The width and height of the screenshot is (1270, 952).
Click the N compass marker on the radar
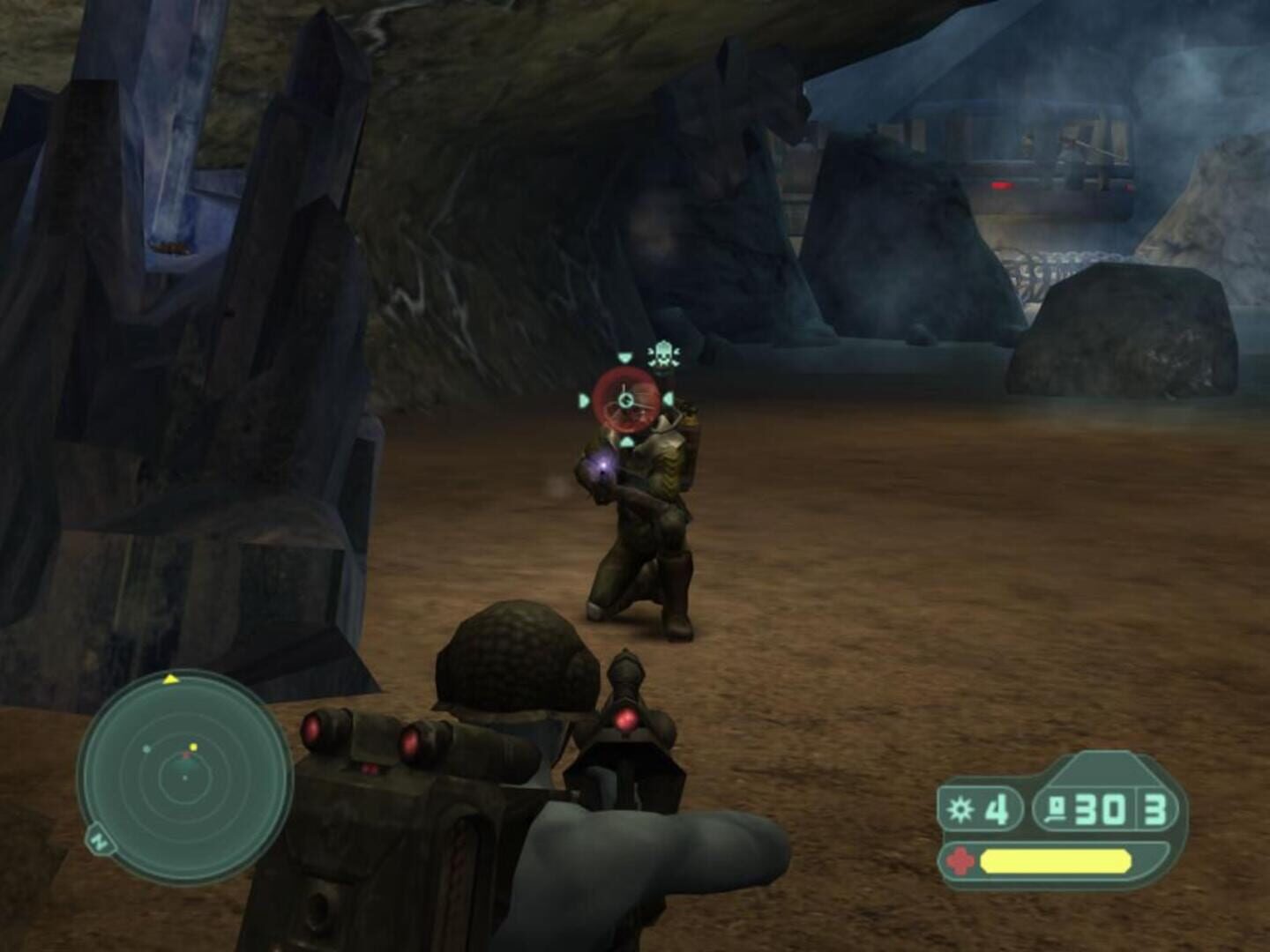(x=99, y=840)
